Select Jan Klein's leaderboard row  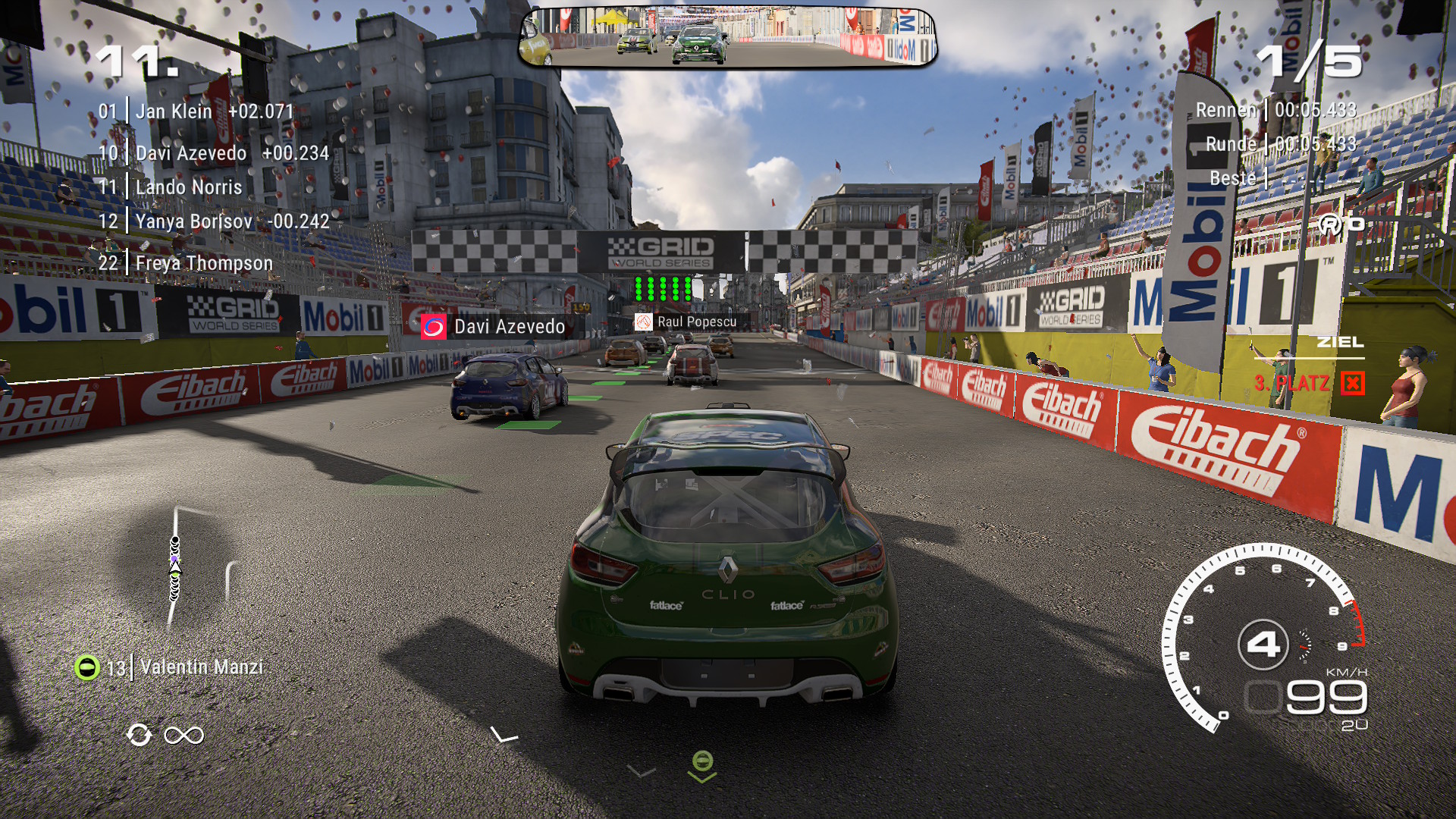(x=196, y=111)
